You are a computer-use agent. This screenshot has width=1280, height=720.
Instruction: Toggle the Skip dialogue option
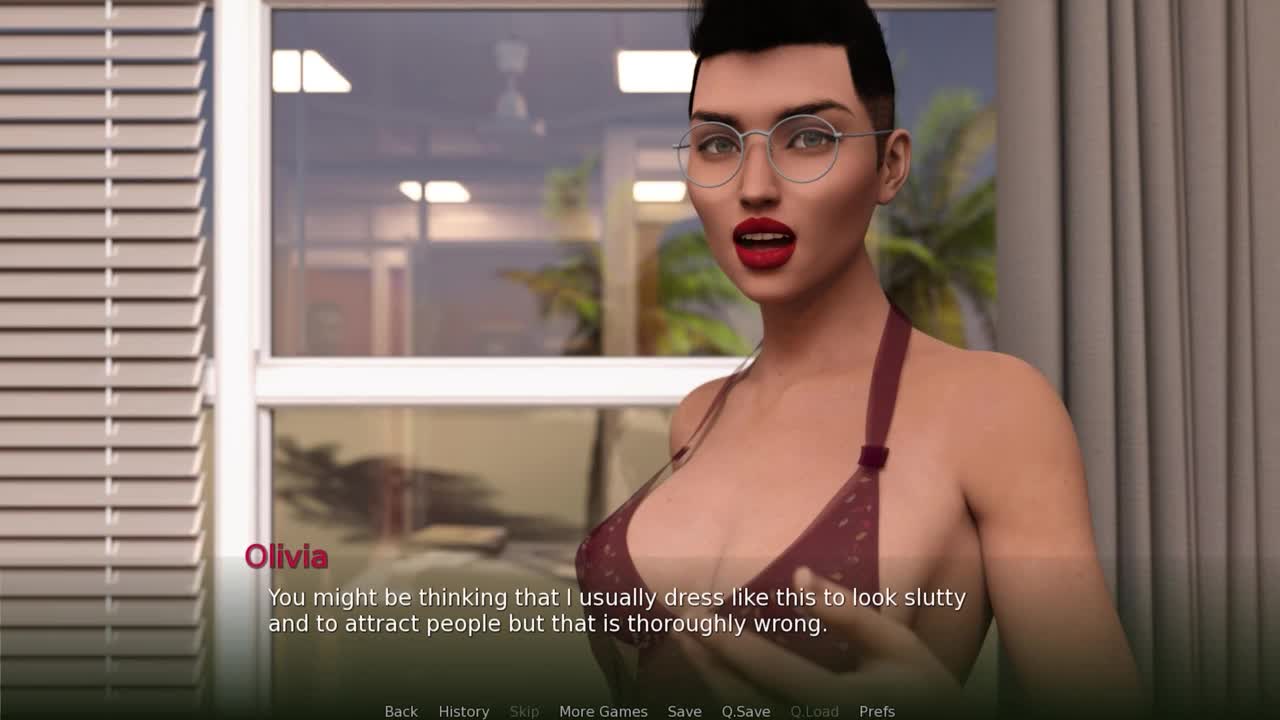[x=524, y=711]
